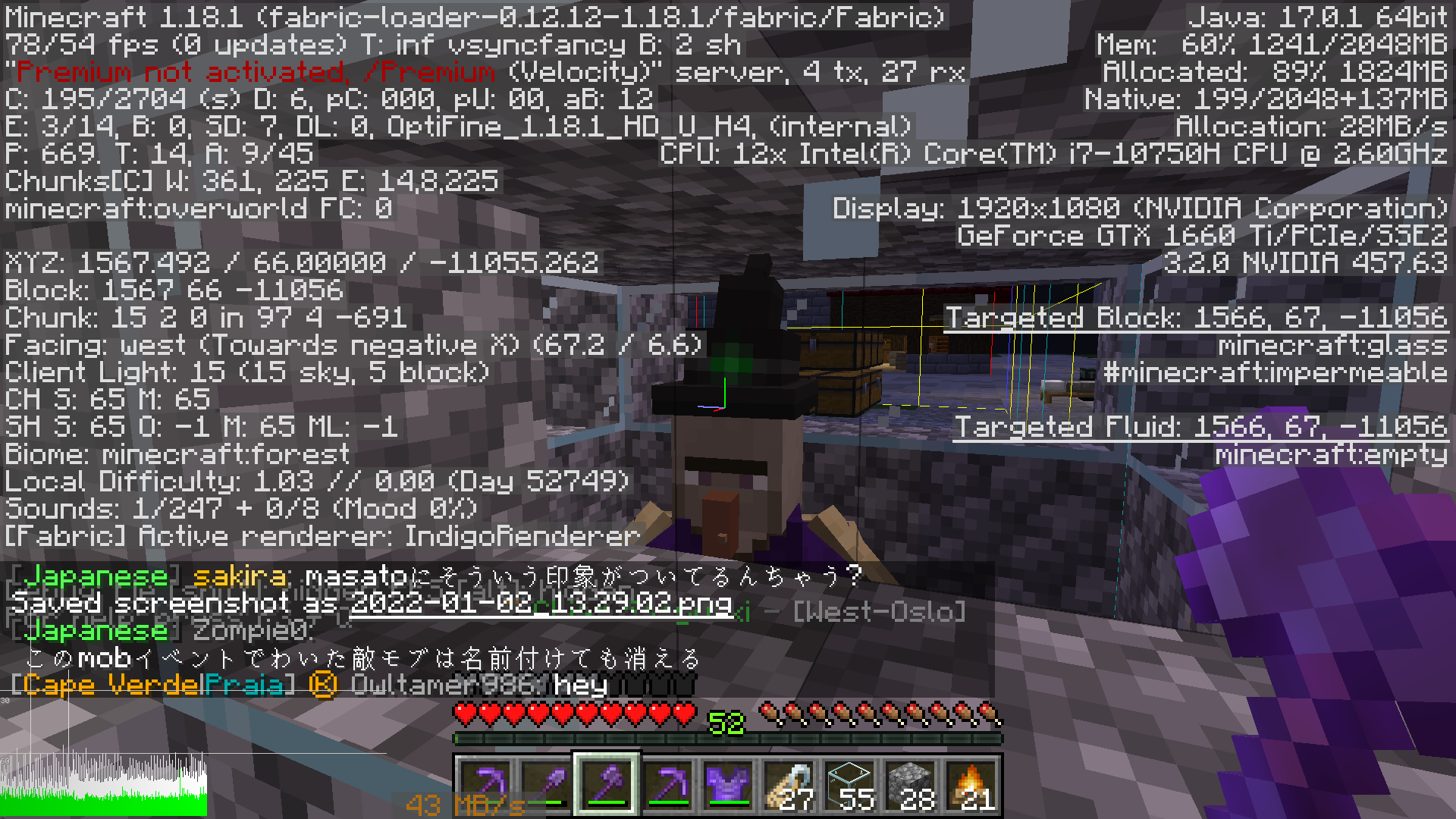Open the saved screenshot 2022-01-02_13.29.02.png link
The width and height of the screenshot is (1456, 819).
538,604
